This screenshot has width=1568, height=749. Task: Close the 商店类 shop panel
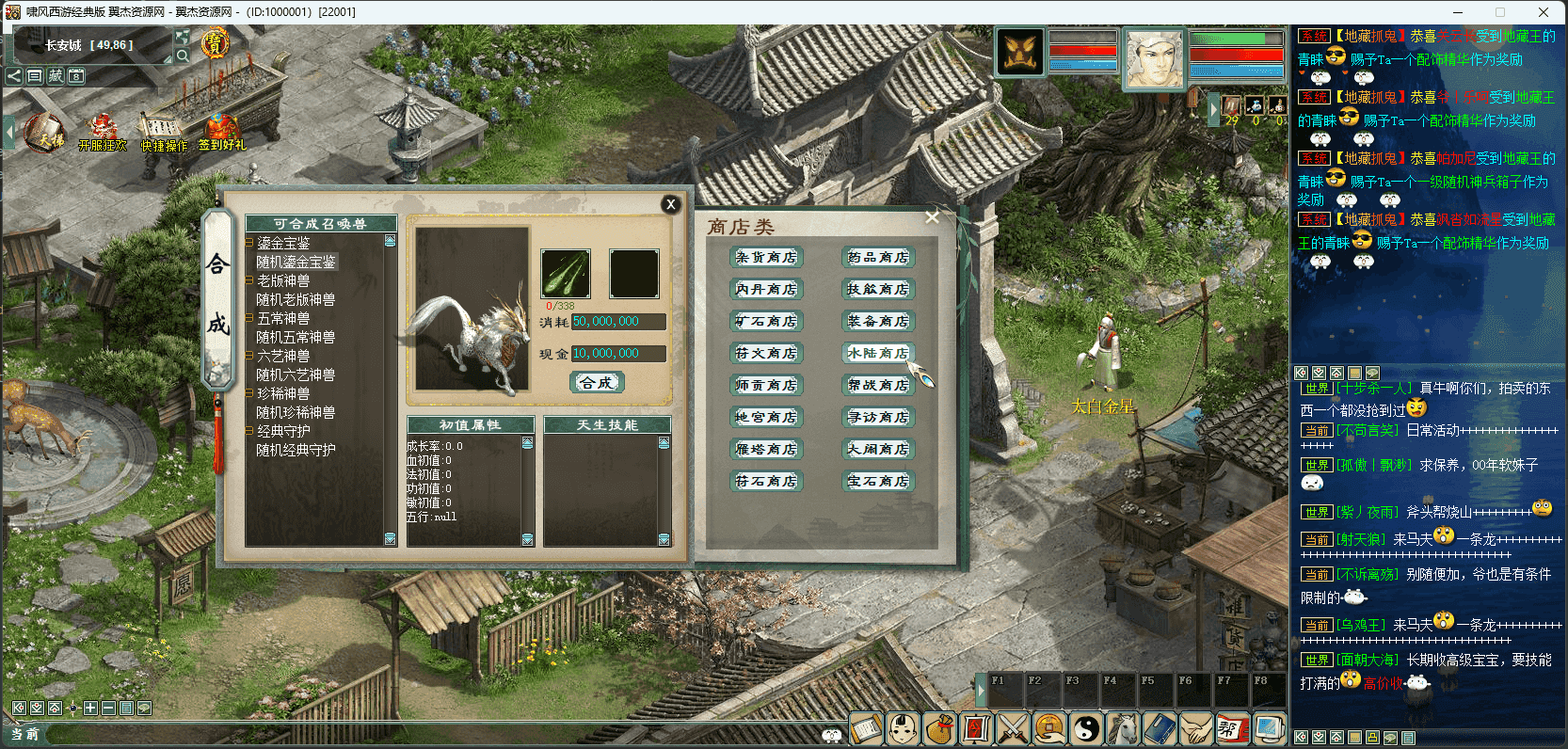(x=932, y=217)
